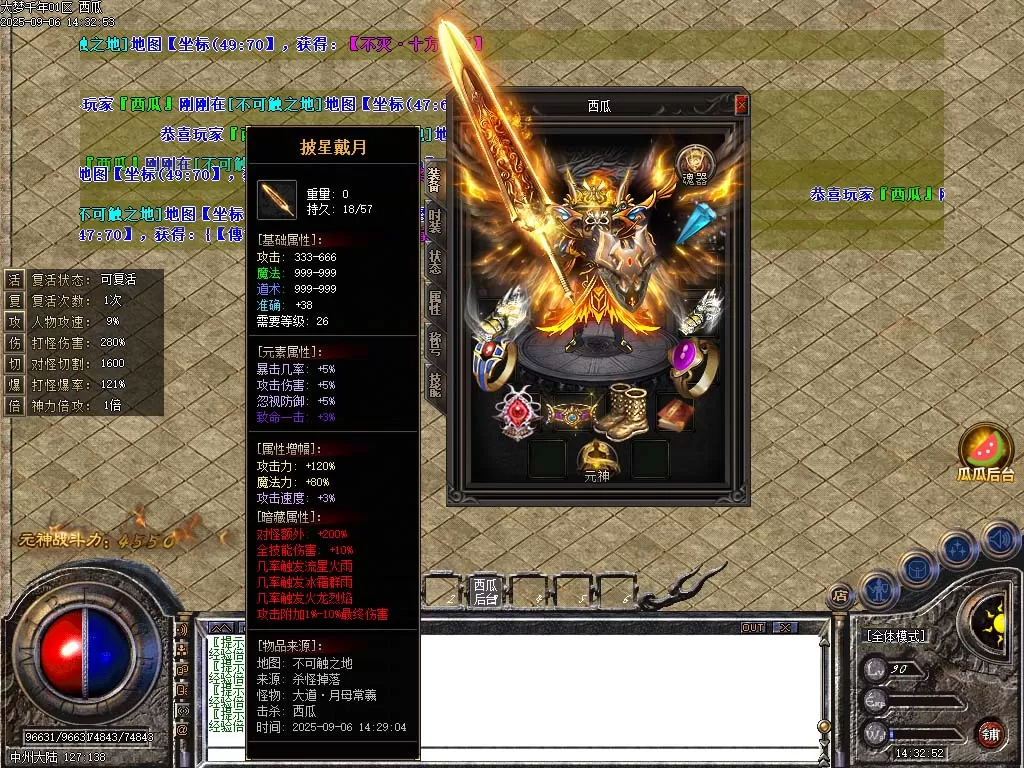Show the 属性 (attributes) tab
The height and width of the screenshot is (768, 1024).
(x=435, y=302)
